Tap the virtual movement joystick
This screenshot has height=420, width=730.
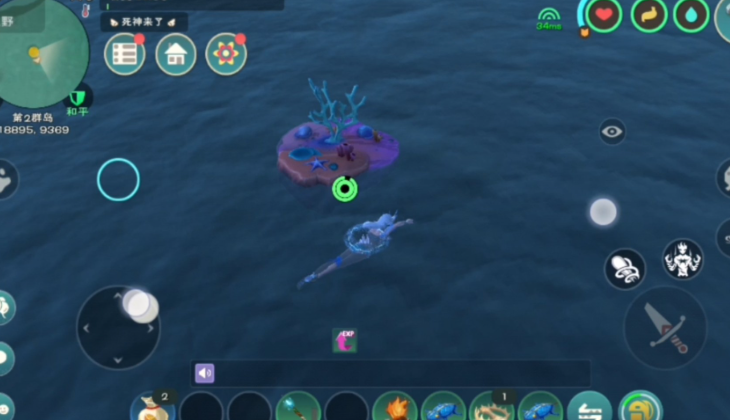[x=119, y=327]
